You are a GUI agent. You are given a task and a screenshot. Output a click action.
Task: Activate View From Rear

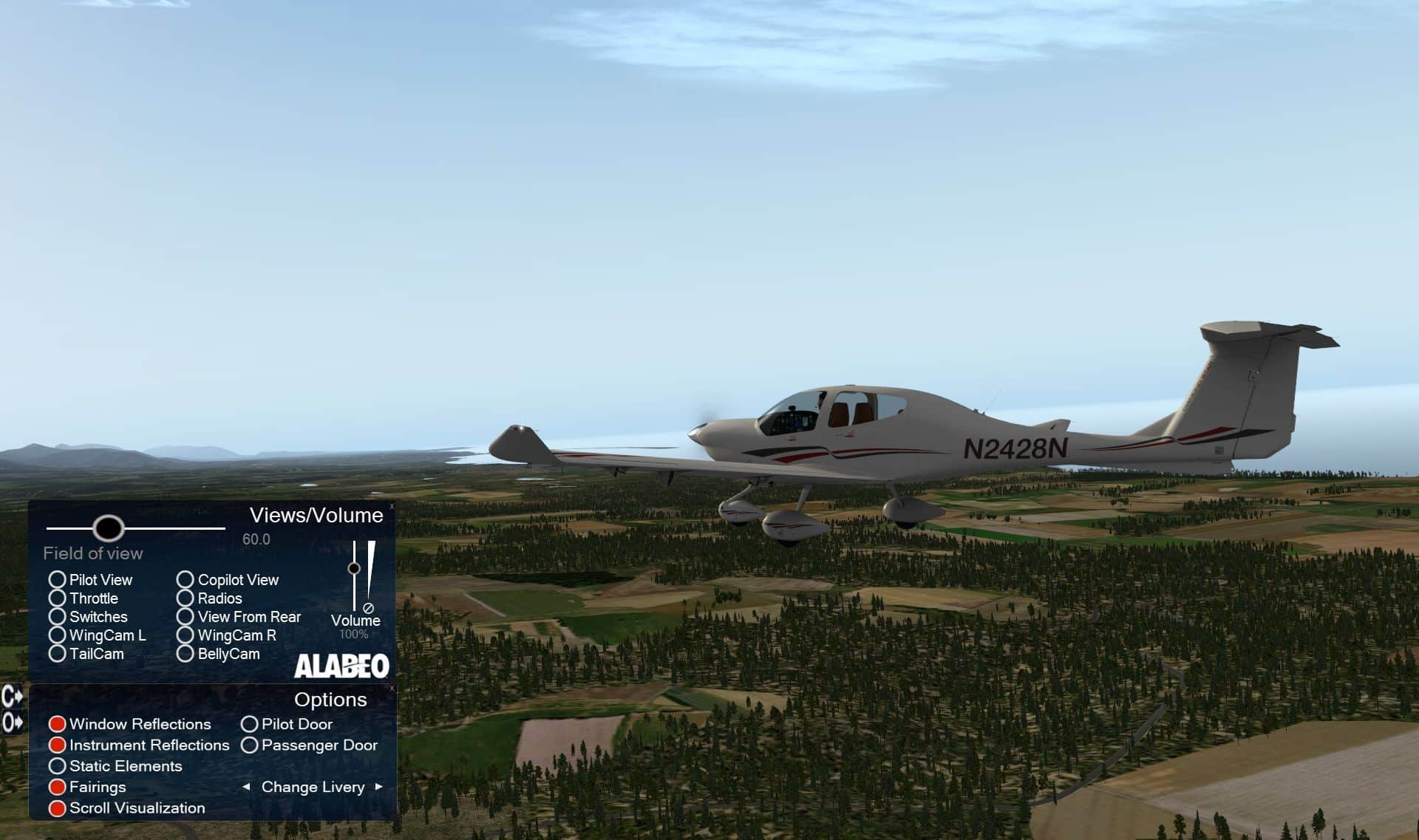186,617
